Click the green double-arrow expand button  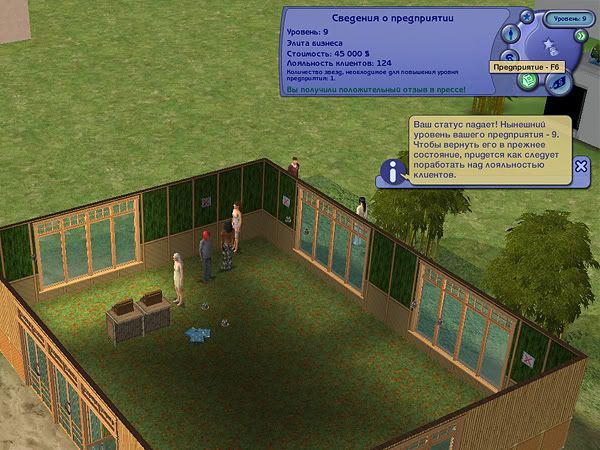point(580,34)
